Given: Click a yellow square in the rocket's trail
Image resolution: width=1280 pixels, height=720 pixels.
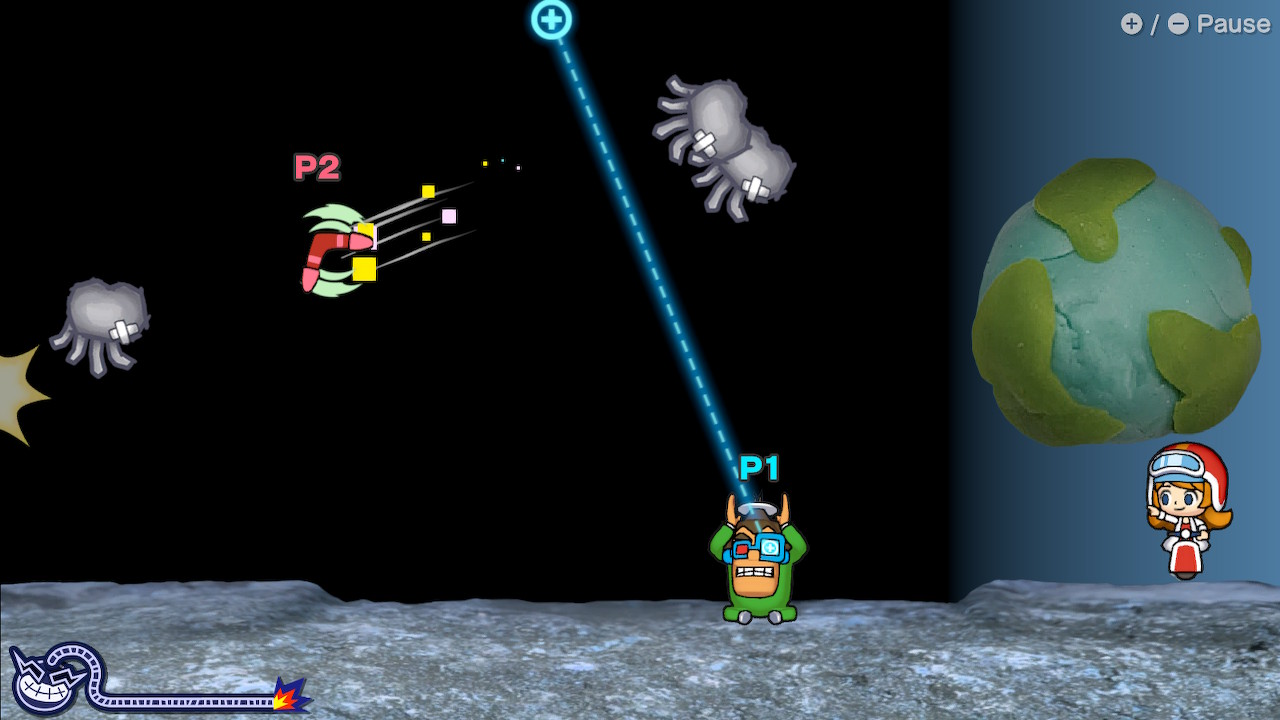Looking at the screenshot, I should [x=428, y=189].
